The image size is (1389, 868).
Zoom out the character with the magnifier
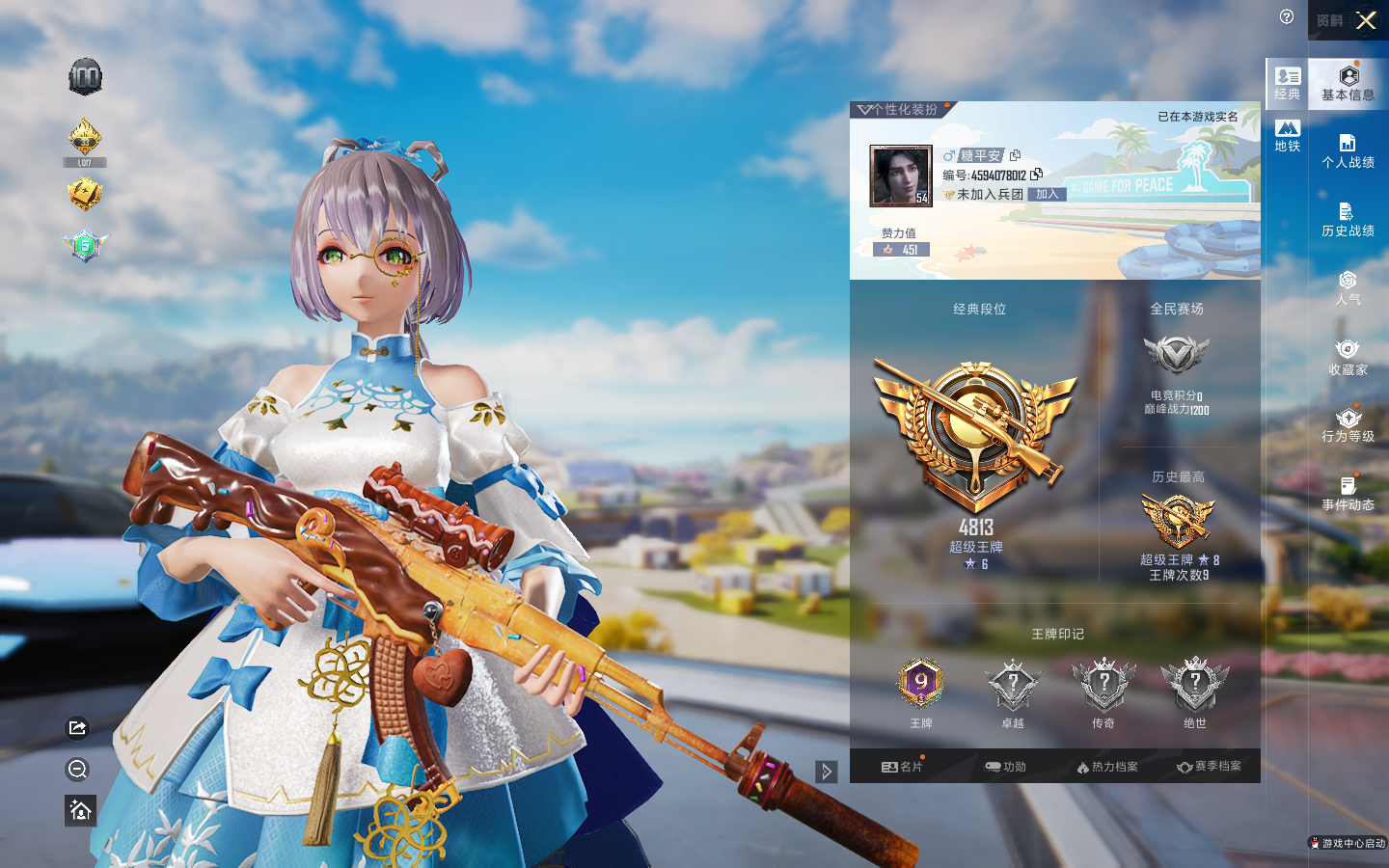pyautogui.click(x=78, y=769)
